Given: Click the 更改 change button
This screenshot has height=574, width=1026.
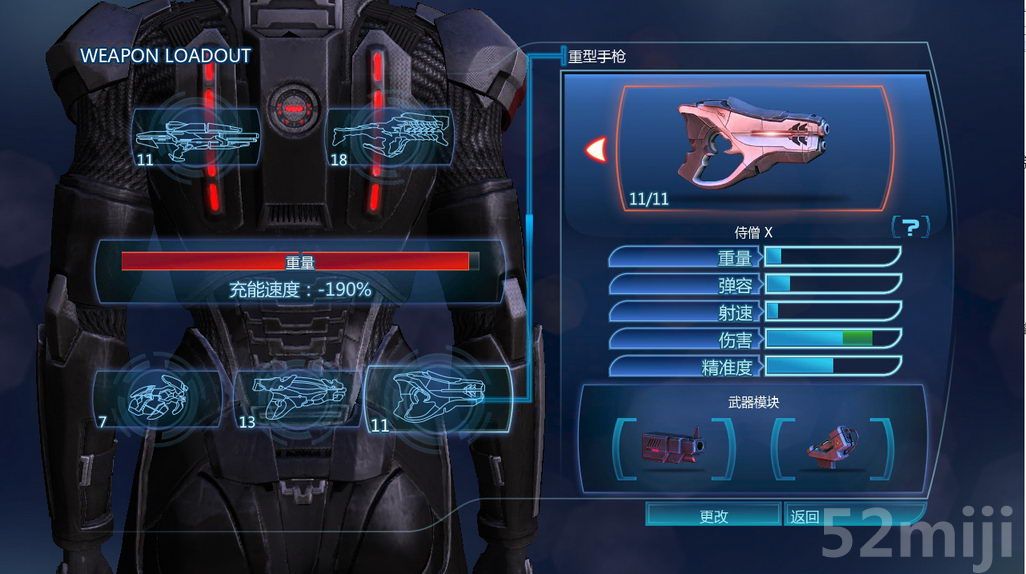Looking at the screenshot, I should [x=713, y=516].
